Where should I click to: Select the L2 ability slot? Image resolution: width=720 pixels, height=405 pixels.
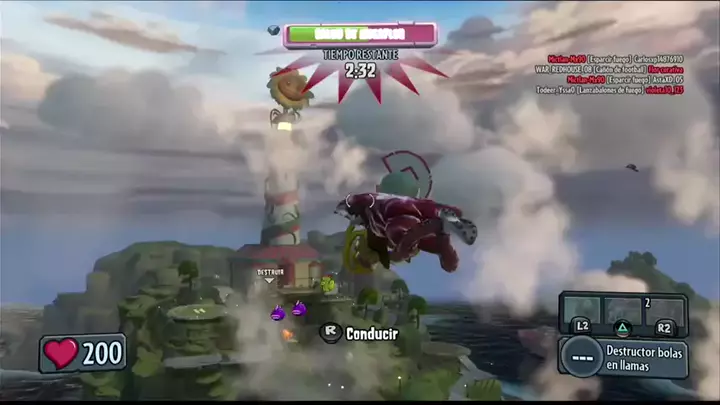(x=581, y=314)
